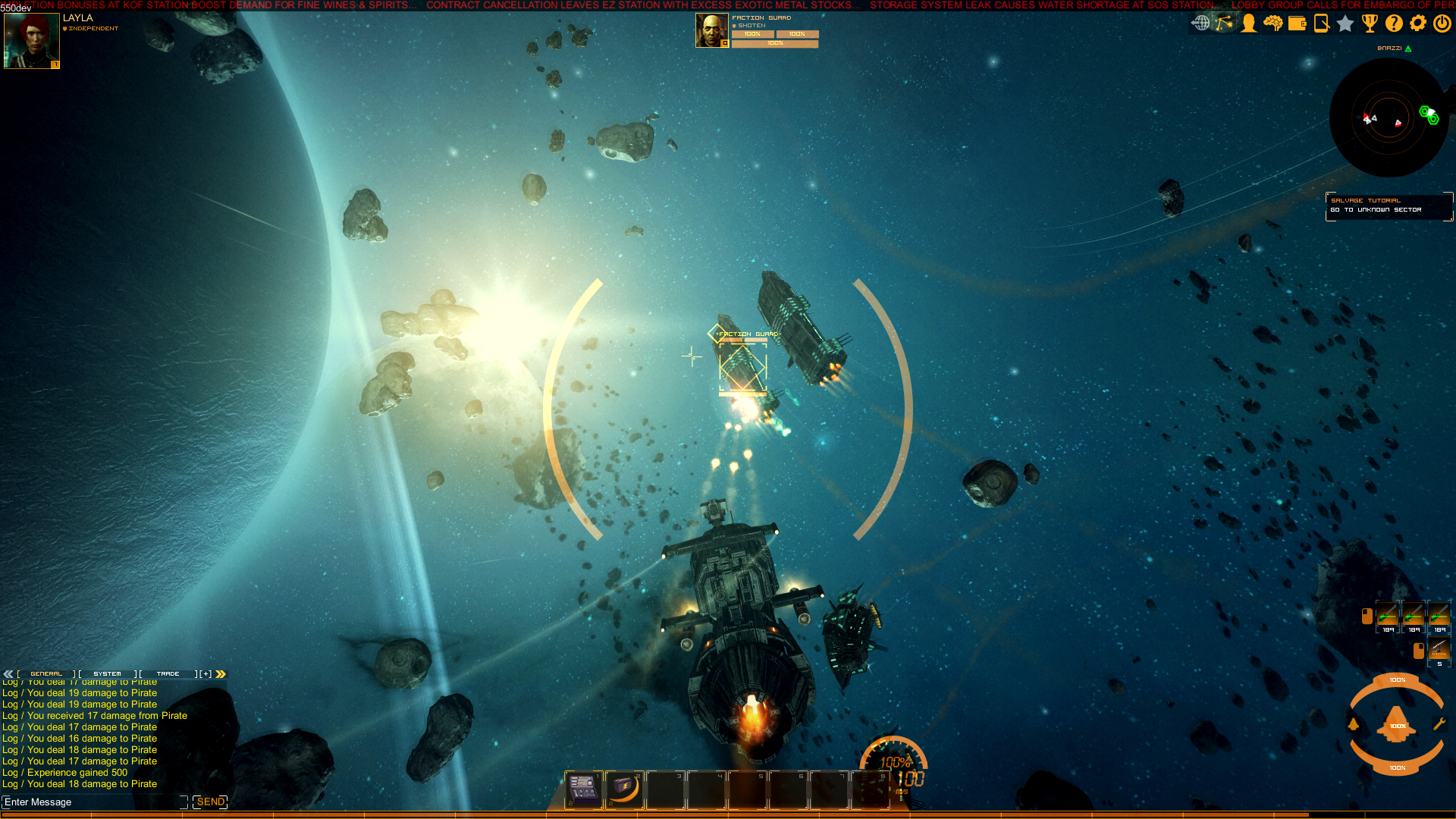
Task: Click the circular radar minimap
Action: point(1389,118)
